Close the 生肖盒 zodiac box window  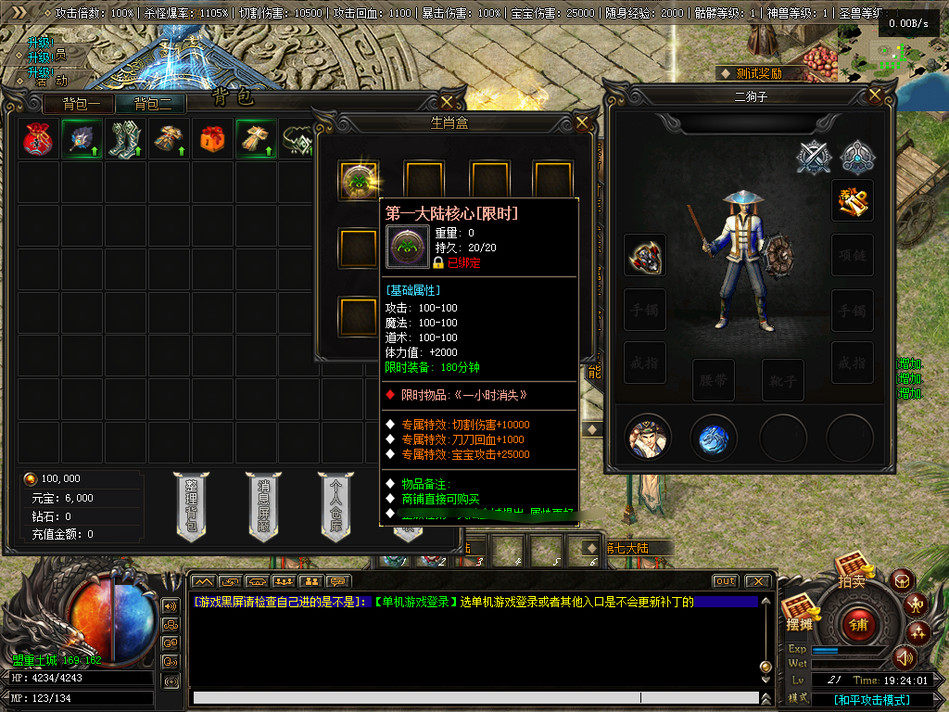point(582,122)
